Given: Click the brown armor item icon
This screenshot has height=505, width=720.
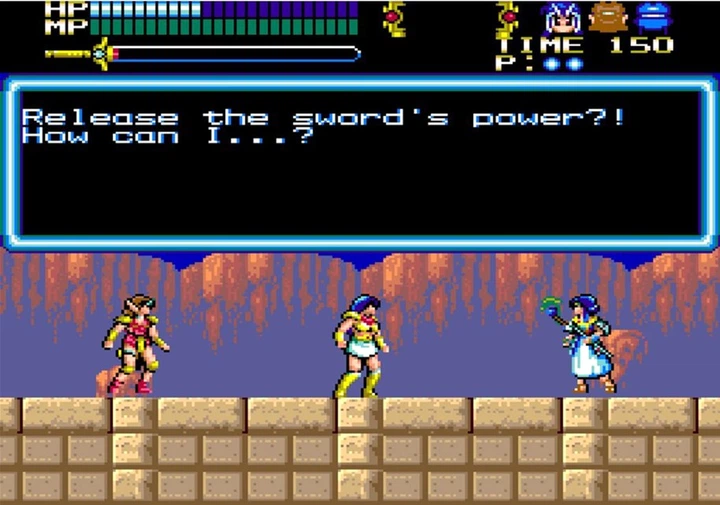Looking at the screenshot, I should 606,17.
